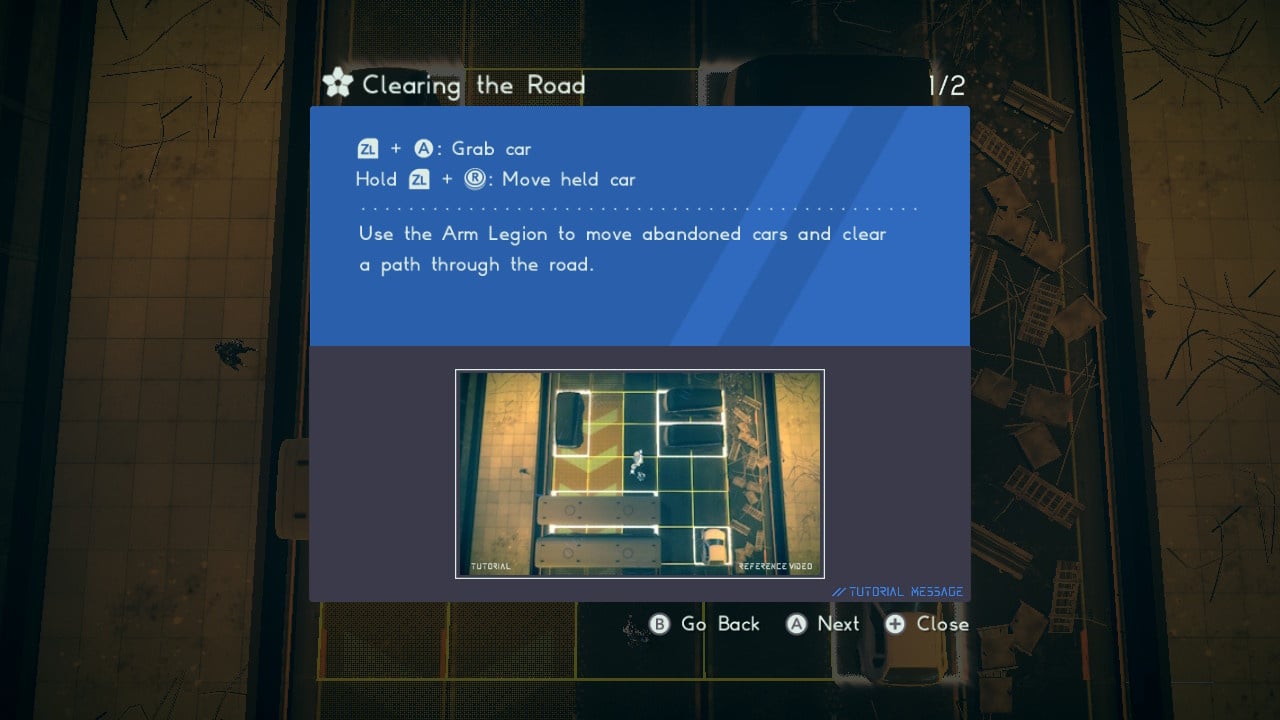This screenshot has width=1280, height=720.
Task: Go Back to the previous tutorial page
Action: 705,624
